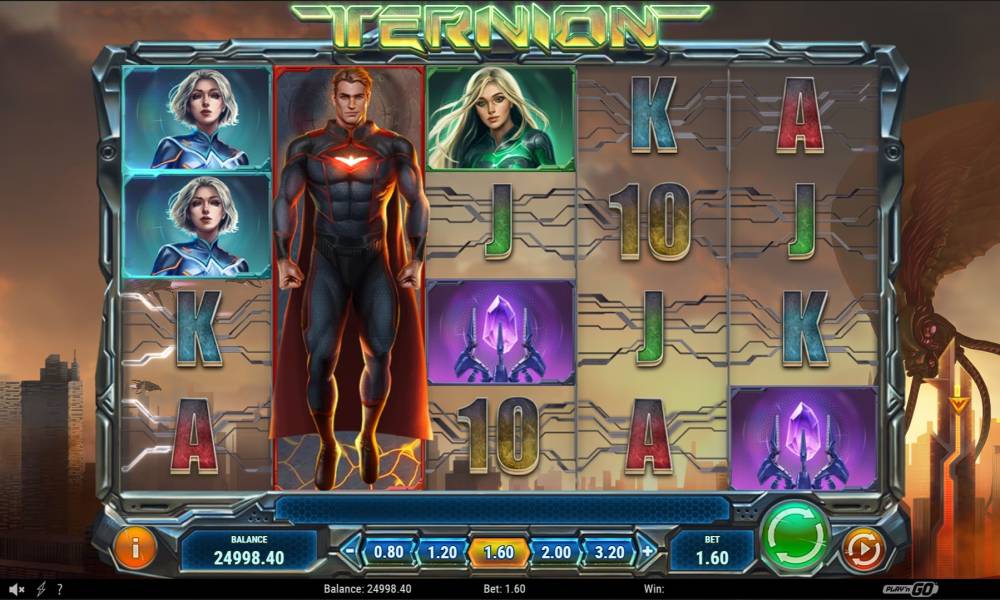Viewport: 1000px width, 600px height.
Task: Pick the 3.20 bet option
Action: [608, 551]
